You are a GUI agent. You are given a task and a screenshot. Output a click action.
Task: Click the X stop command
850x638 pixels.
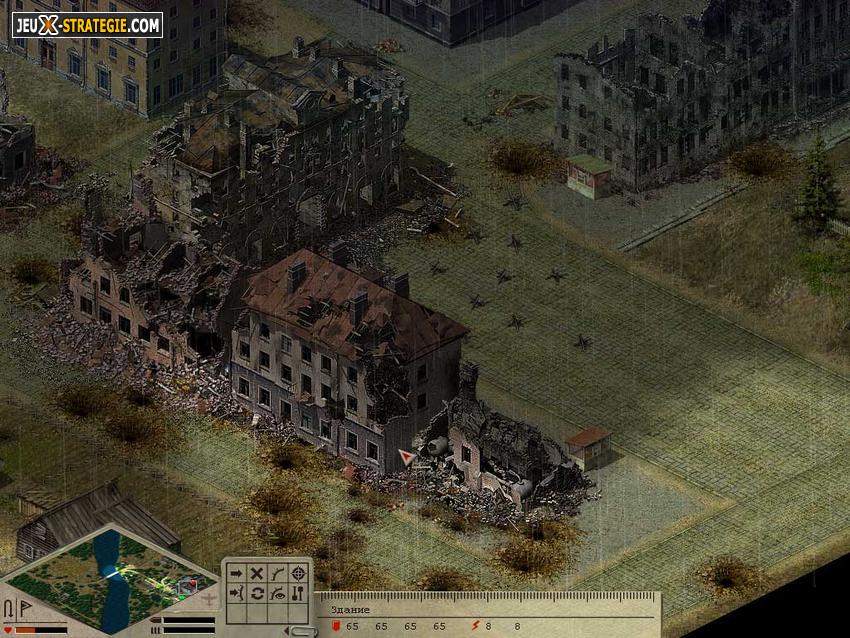coord(257,573)
